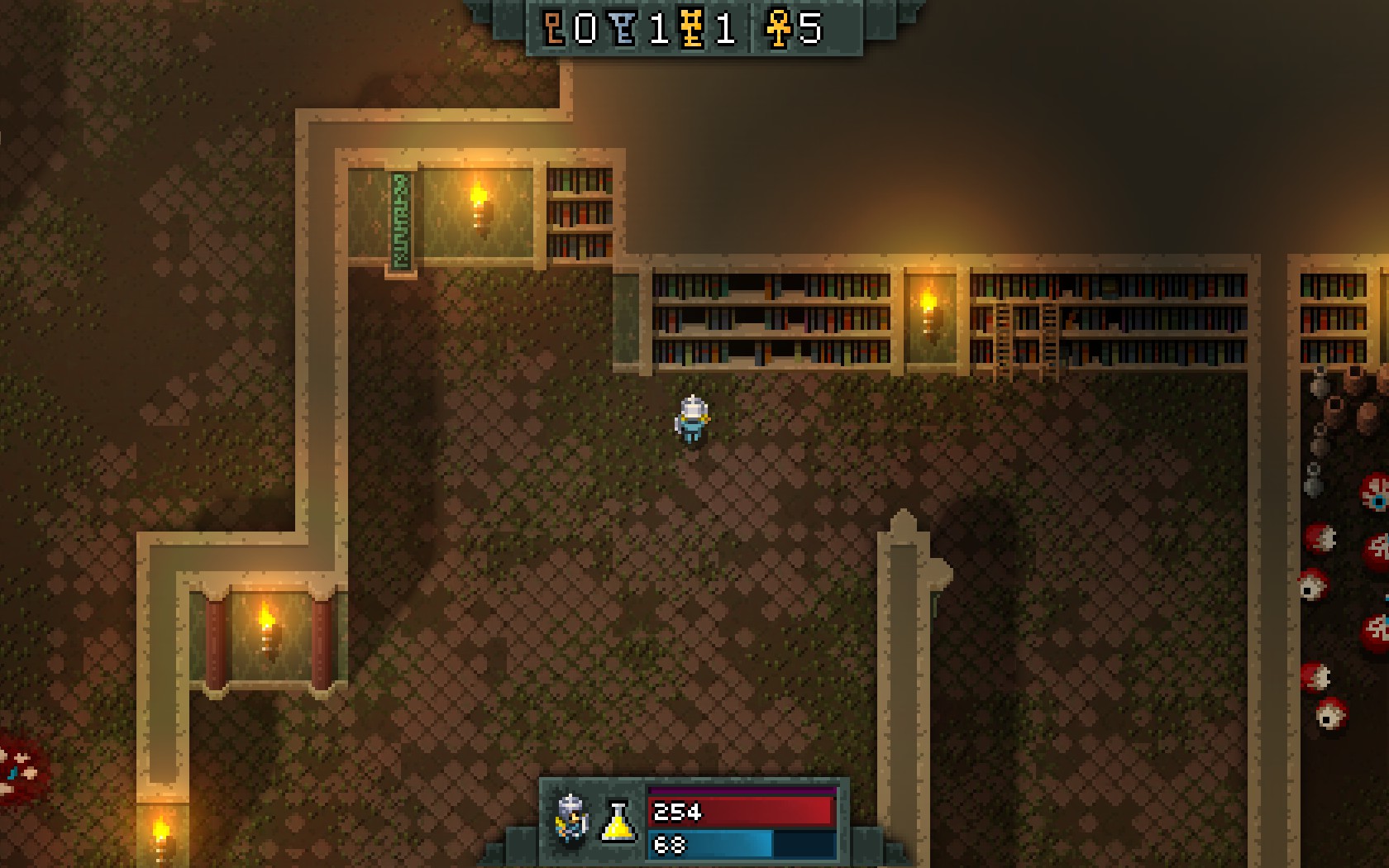
Task: Select the yellow potion flask icon
Action: (x=618, y=822)
